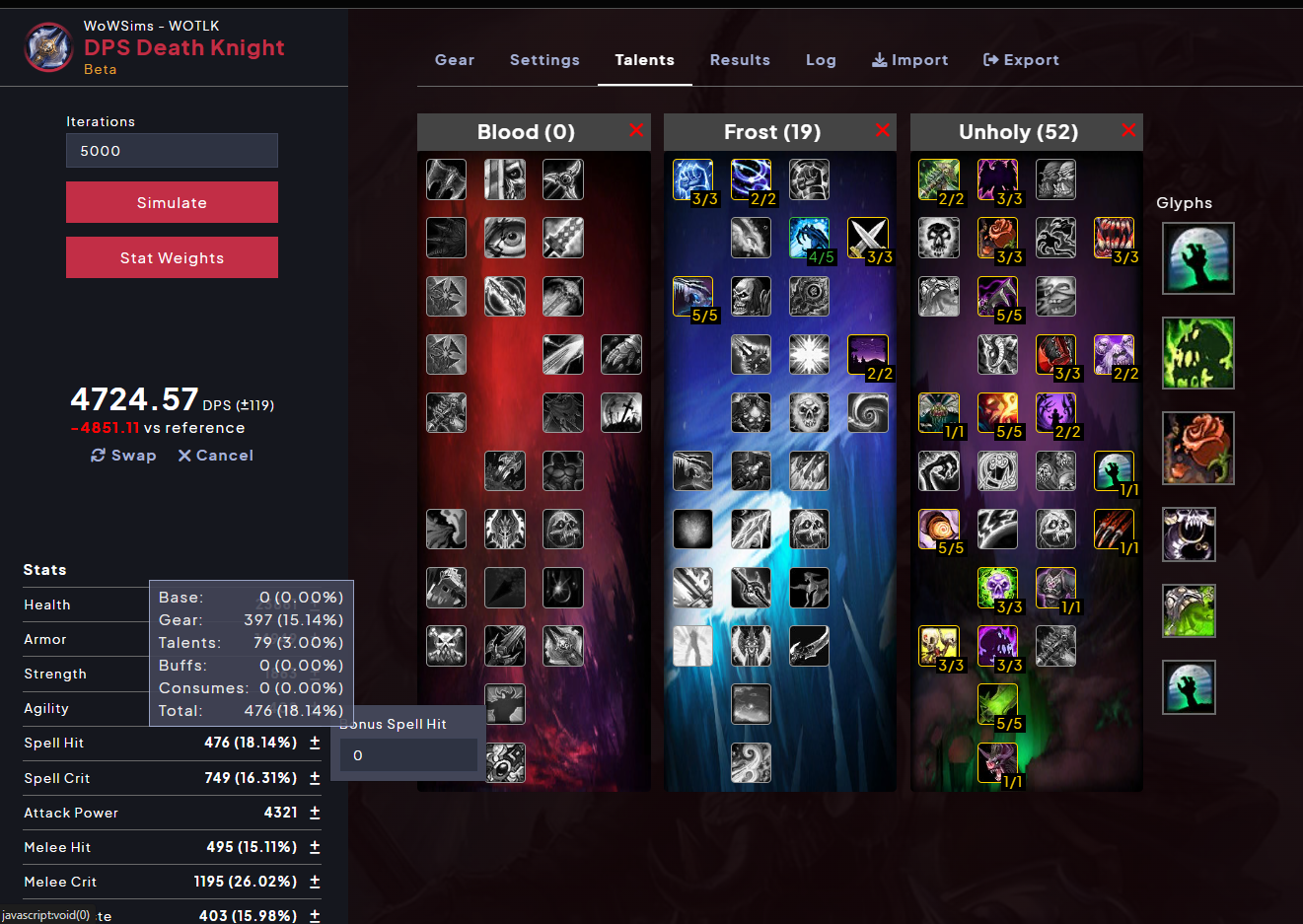Select the Vicious Strikes talent atop the Unholy tree
Viewport: 1303px width, 924px height.
click(938, 178)
